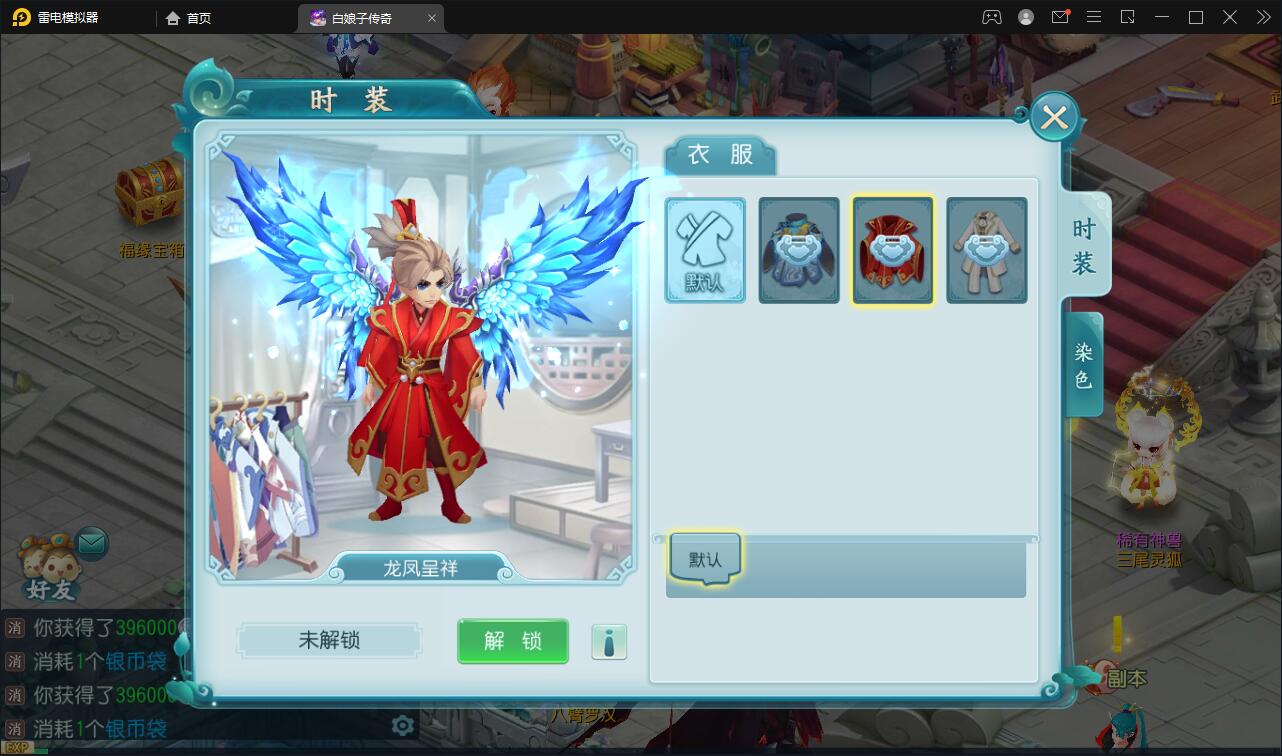Select the currently highlighted red costume
1282x756 pixels.
point(892,250)
